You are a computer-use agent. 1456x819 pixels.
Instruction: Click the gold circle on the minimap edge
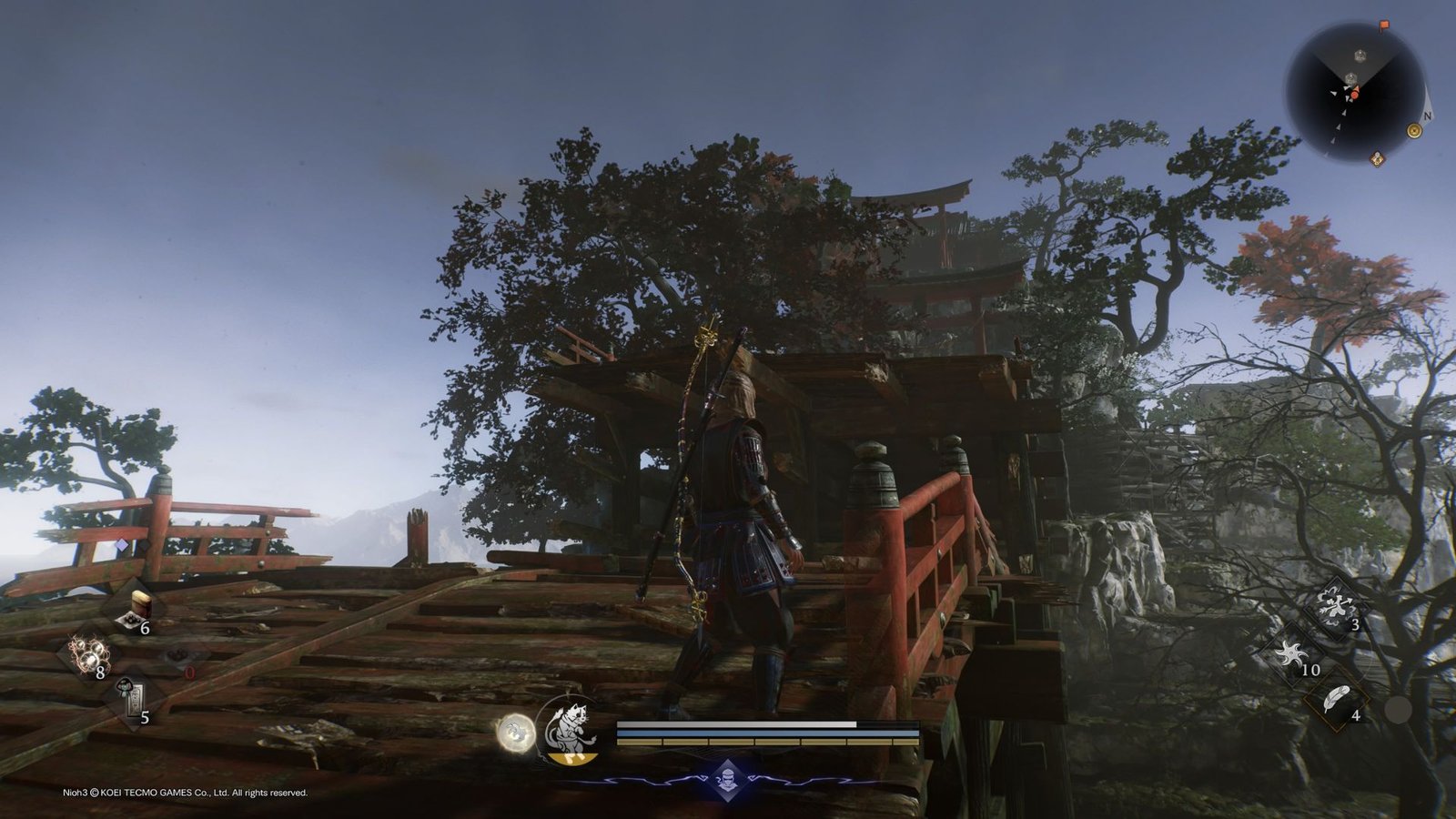tap(1414, 131)
